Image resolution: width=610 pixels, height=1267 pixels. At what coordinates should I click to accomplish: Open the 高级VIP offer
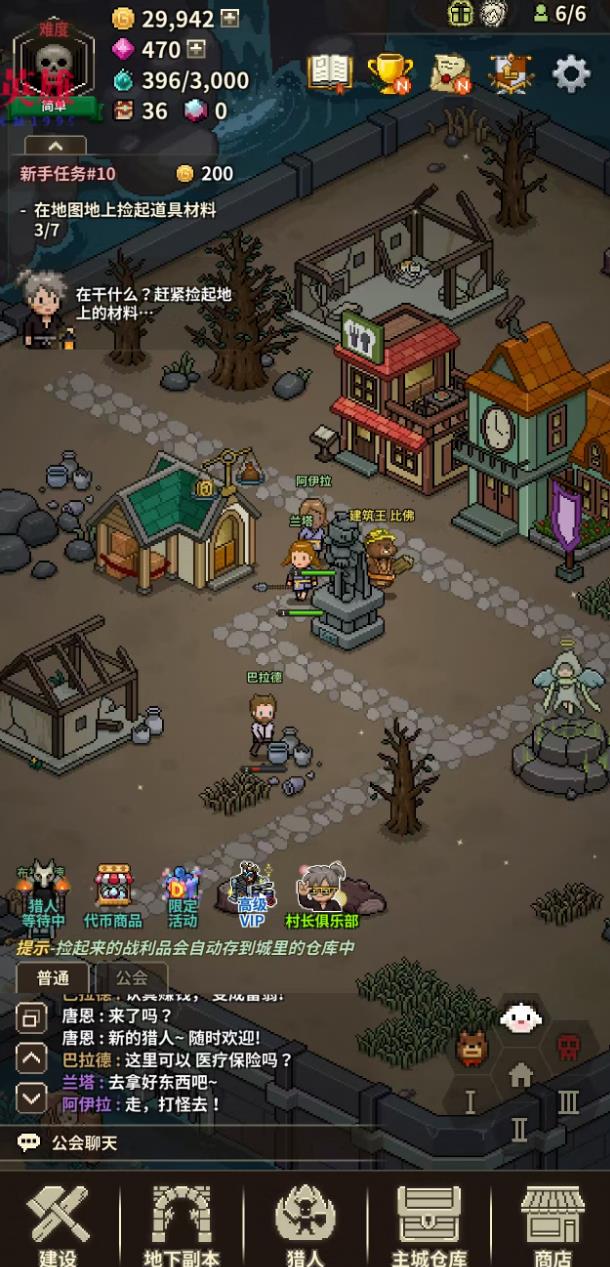[252, 895]
